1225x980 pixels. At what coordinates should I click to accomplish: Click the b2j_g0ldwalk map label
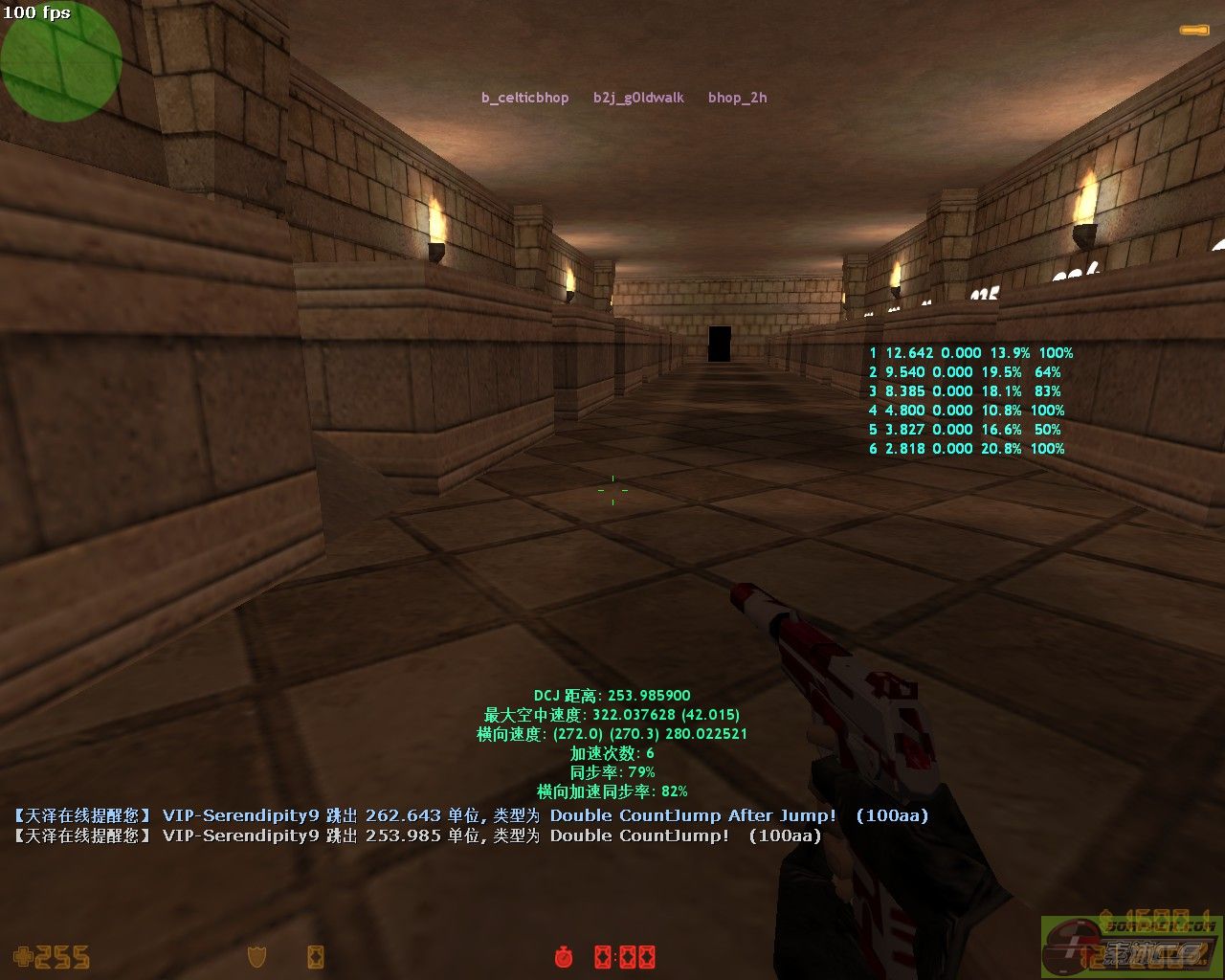[638, 98]
